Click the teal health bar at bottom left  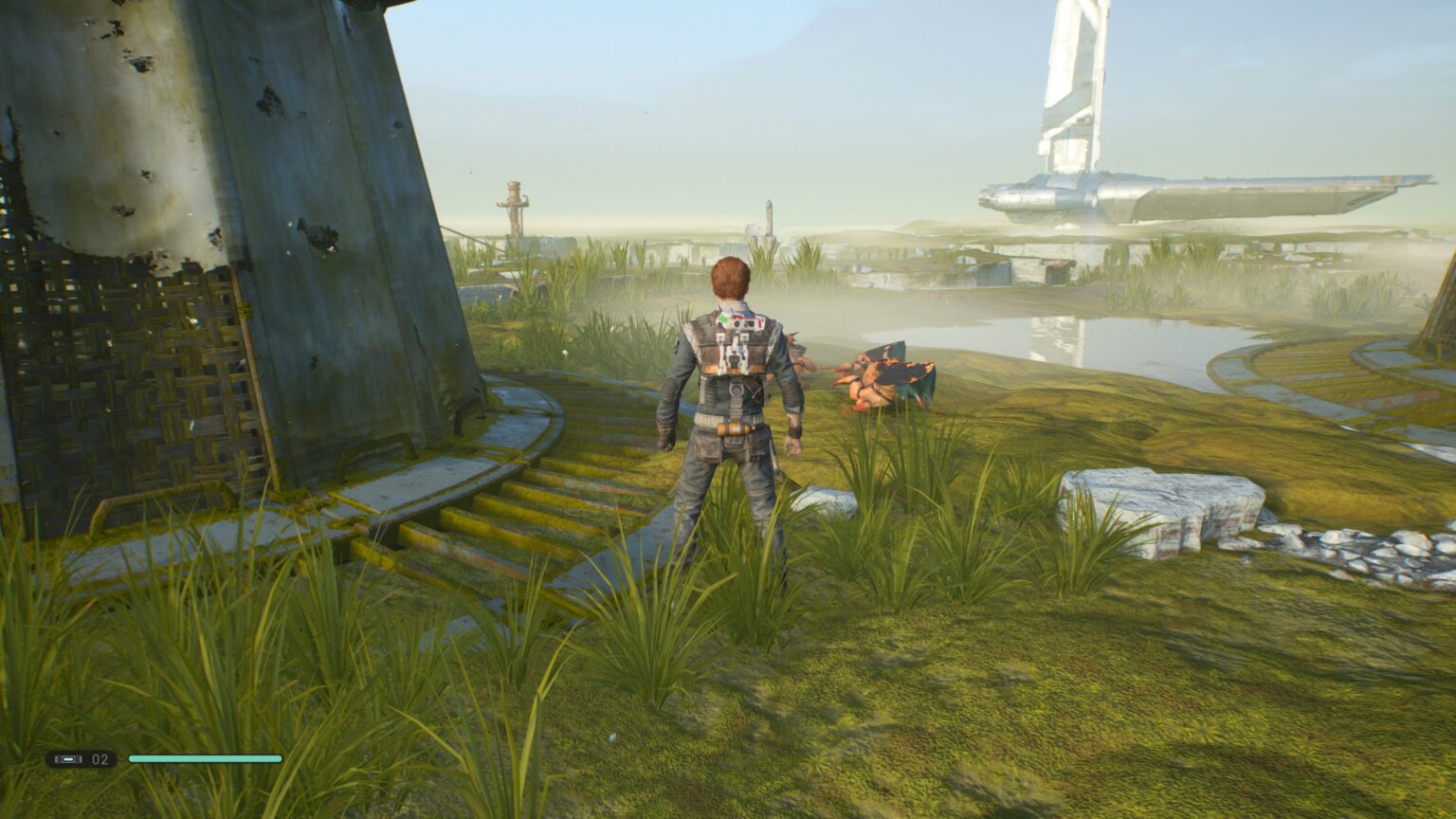[x=204, y=758]
